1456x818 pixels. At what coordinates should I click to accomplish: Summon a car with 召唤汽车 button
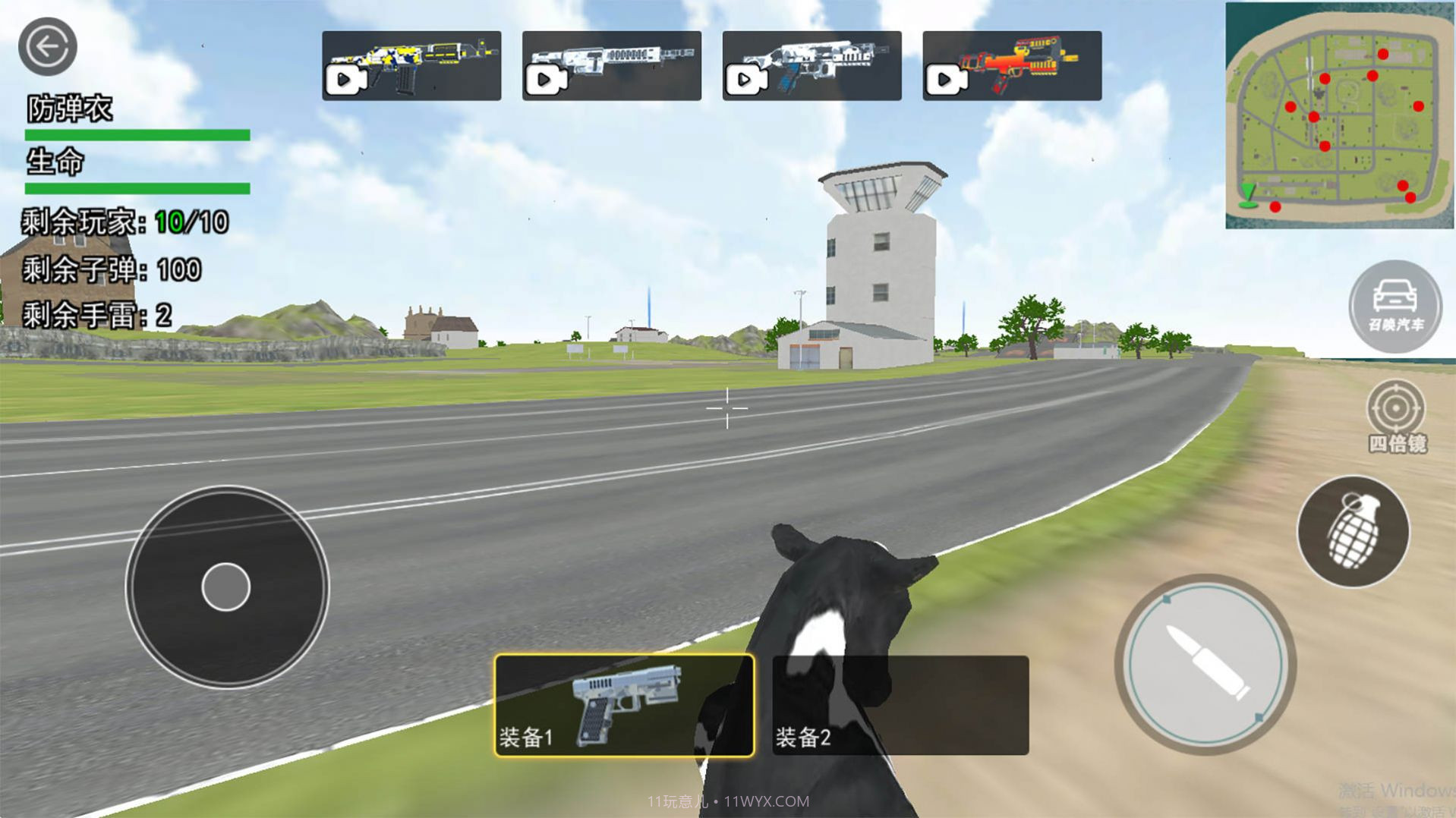[x=1395, y=306]
